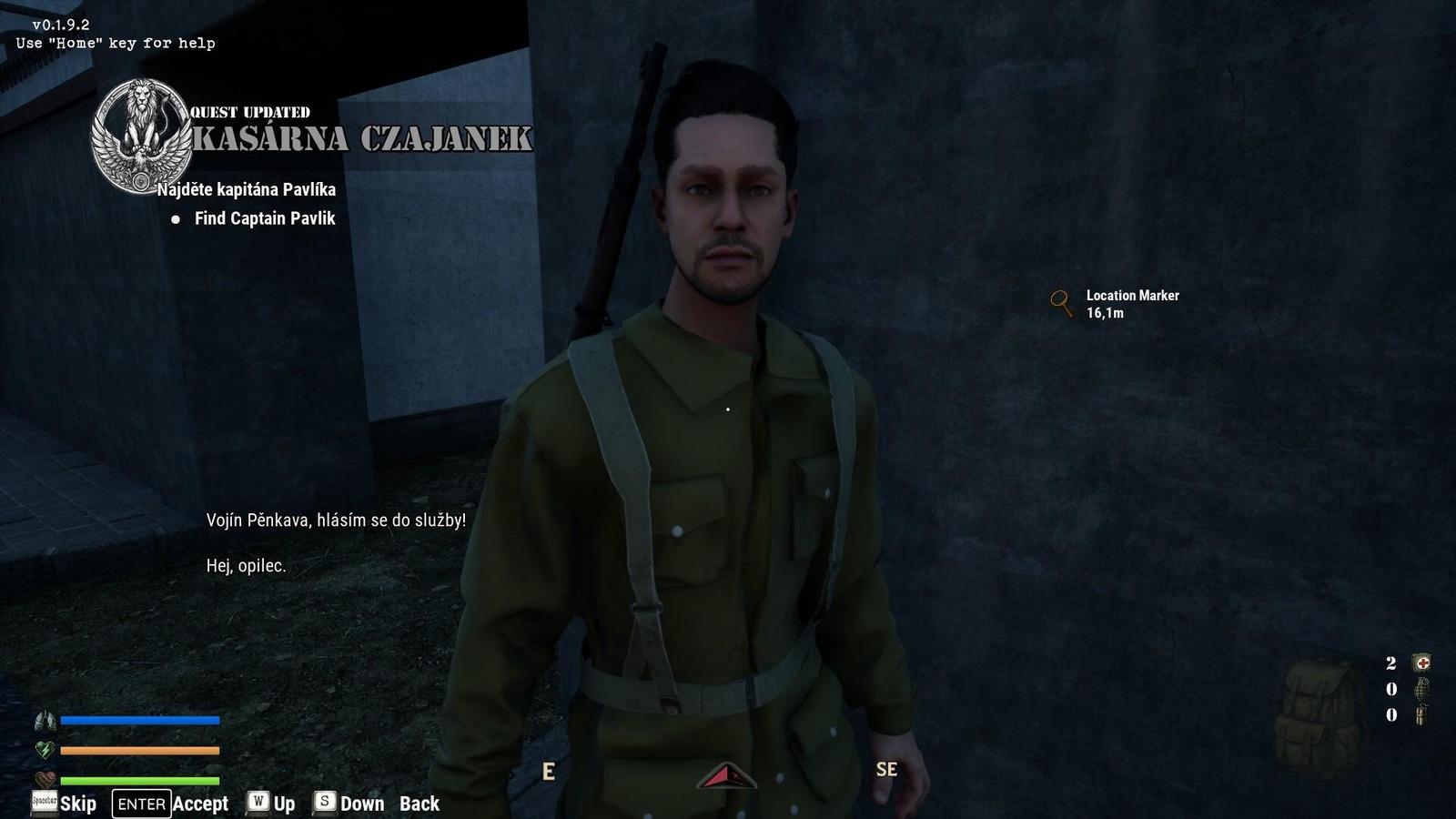Click the hunger meat icon

[x=45, y=780]
